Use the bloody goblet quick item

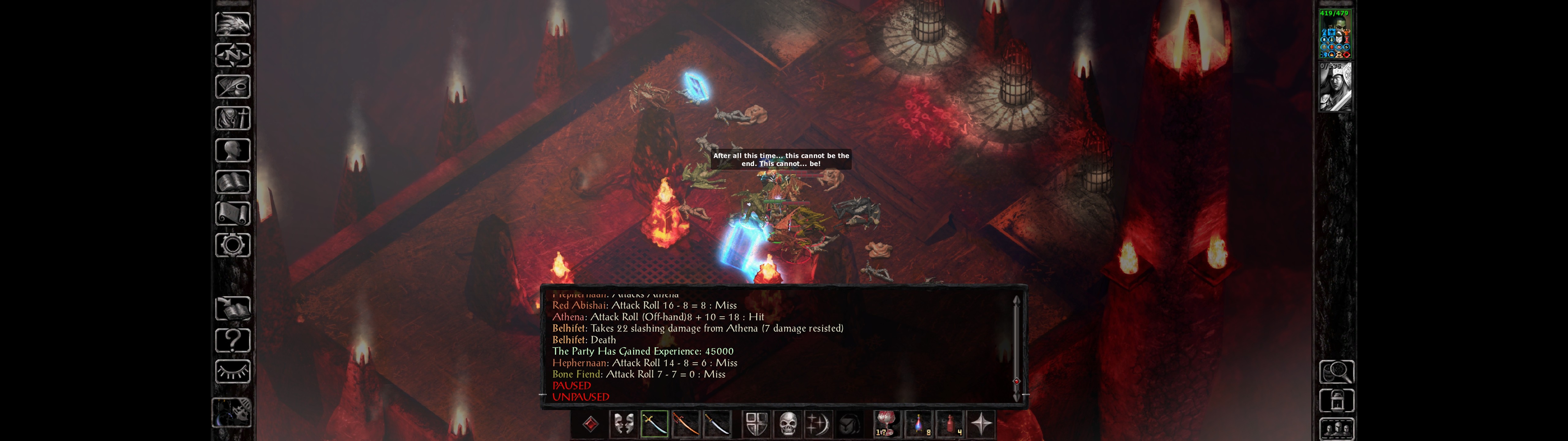tap(886, 424)
